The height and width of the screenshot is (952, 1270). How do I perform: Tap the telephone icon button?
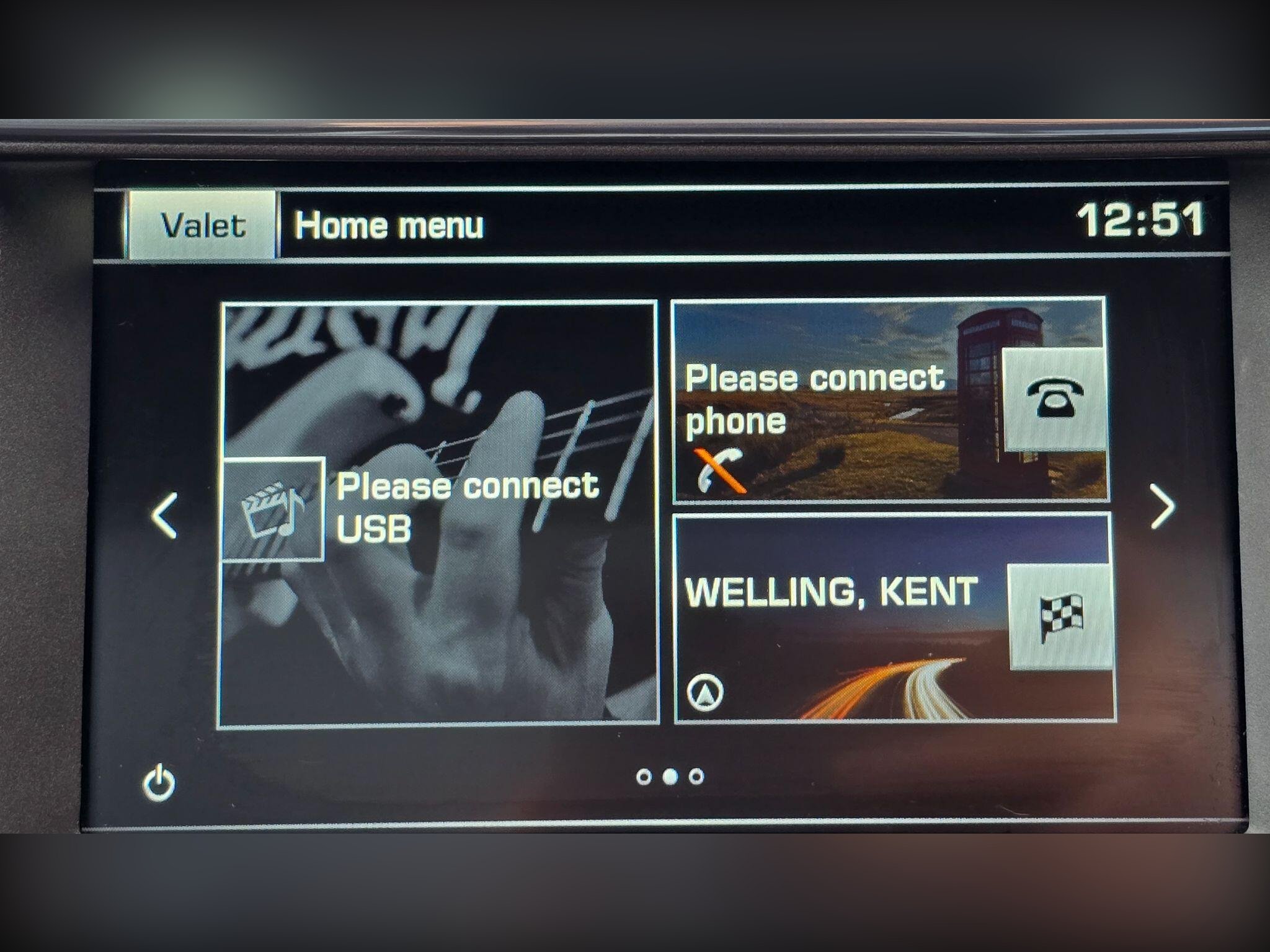[x=1055, y=399]
